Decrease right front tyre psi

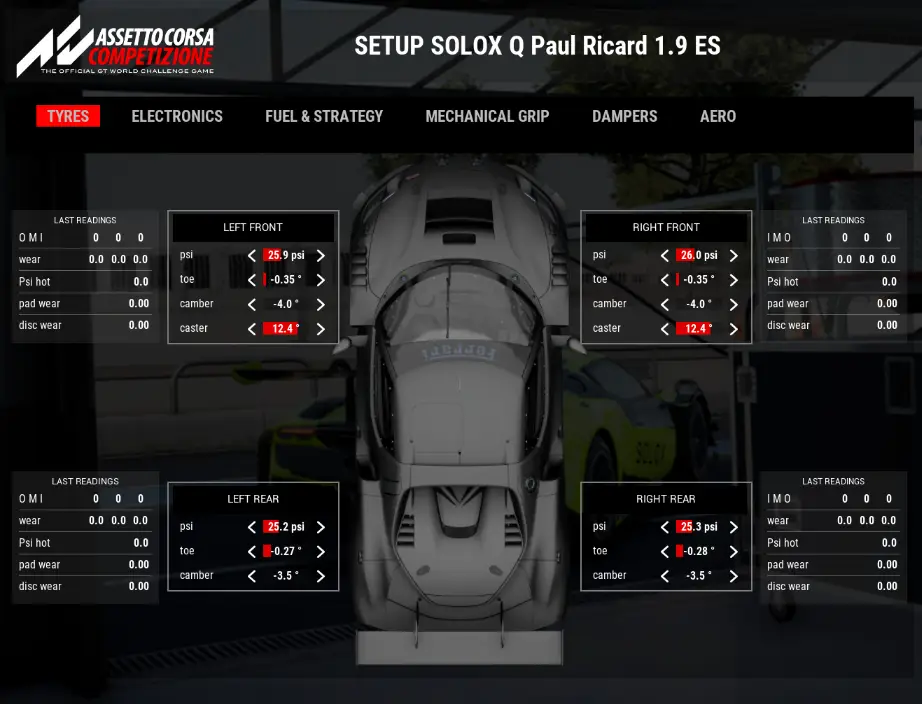665,256
